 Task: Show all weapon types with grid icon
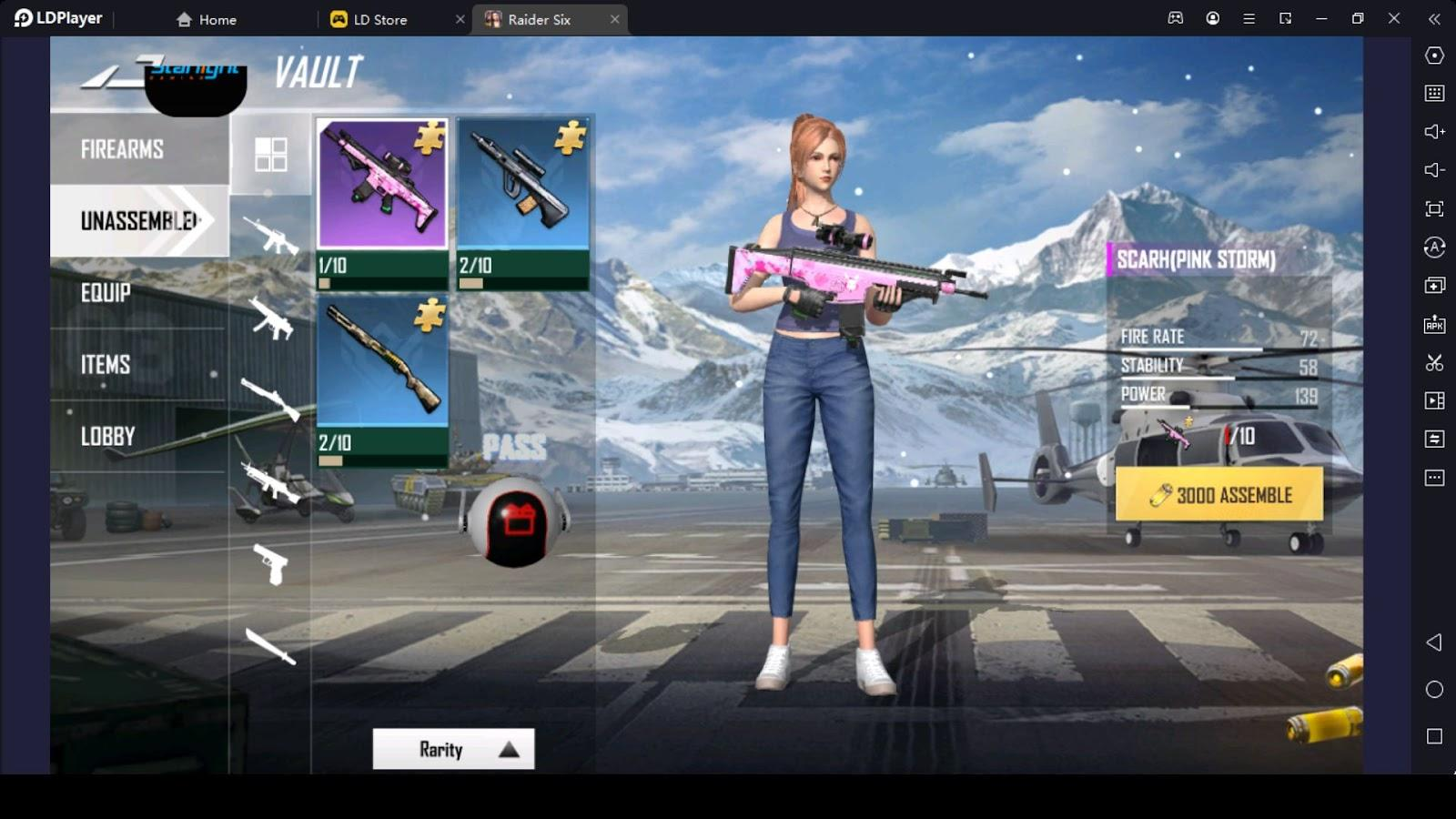click(270, 155)
